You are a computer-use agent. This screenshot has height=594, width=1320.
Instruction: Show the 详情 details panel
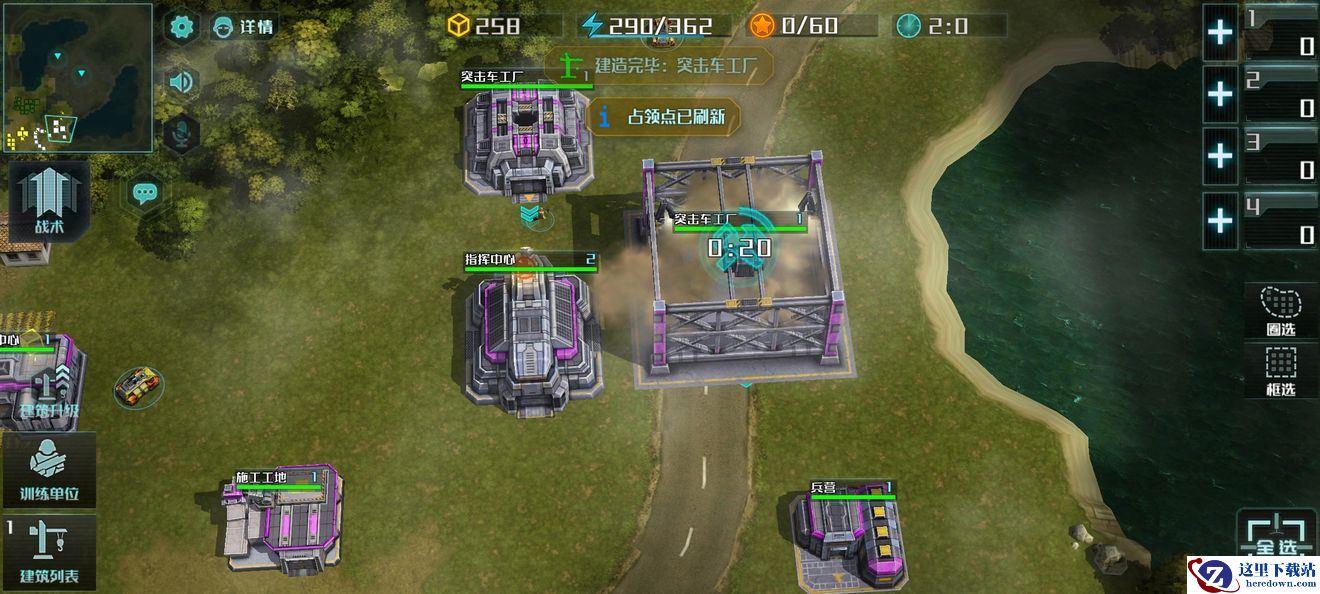click(x=244, y=27)
